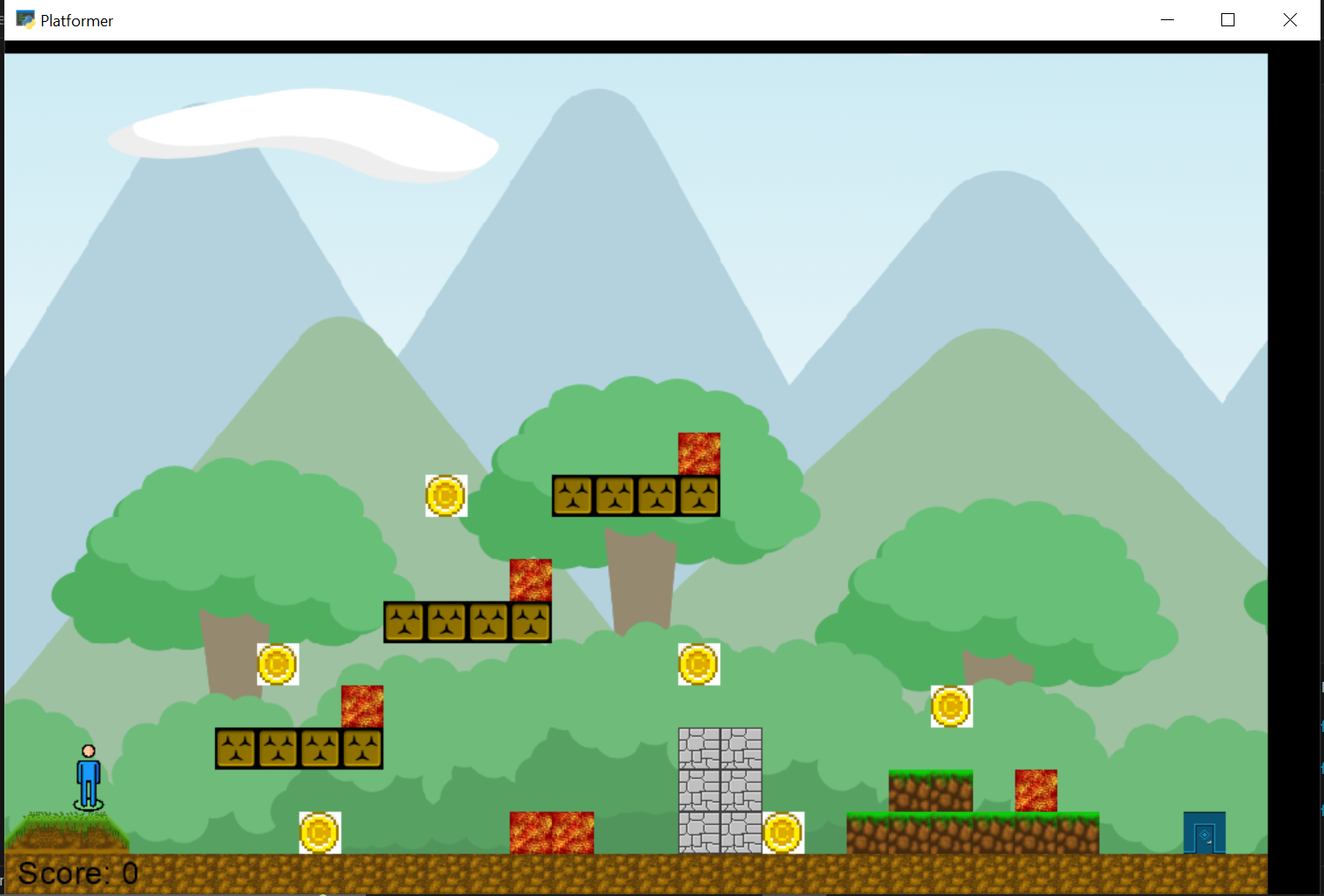Collect the coin near the bottom left ground
Viewport: 1324px width, 896px height.
click(x=320, y=832)
